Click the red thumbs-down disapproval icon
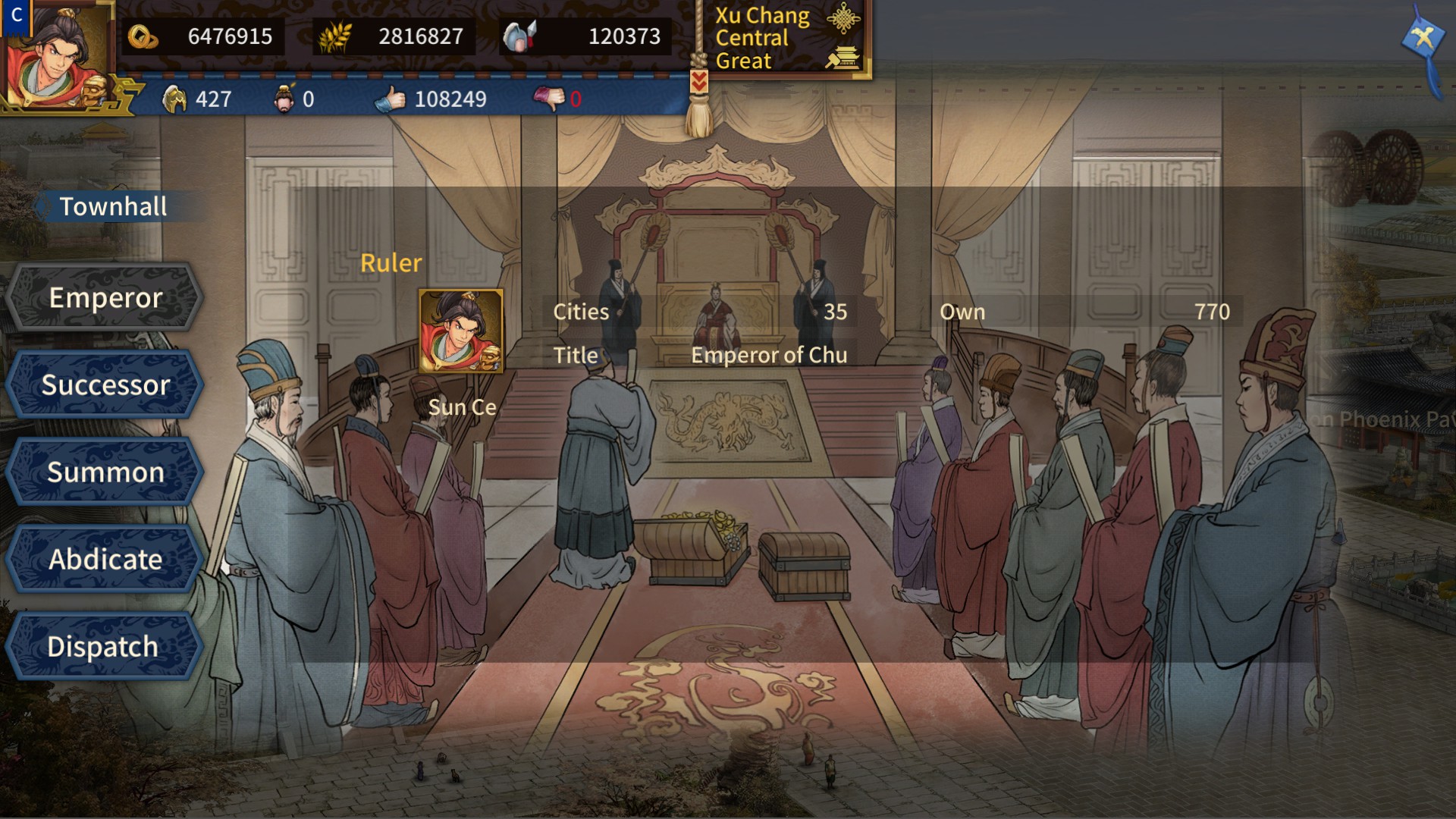 551,98
